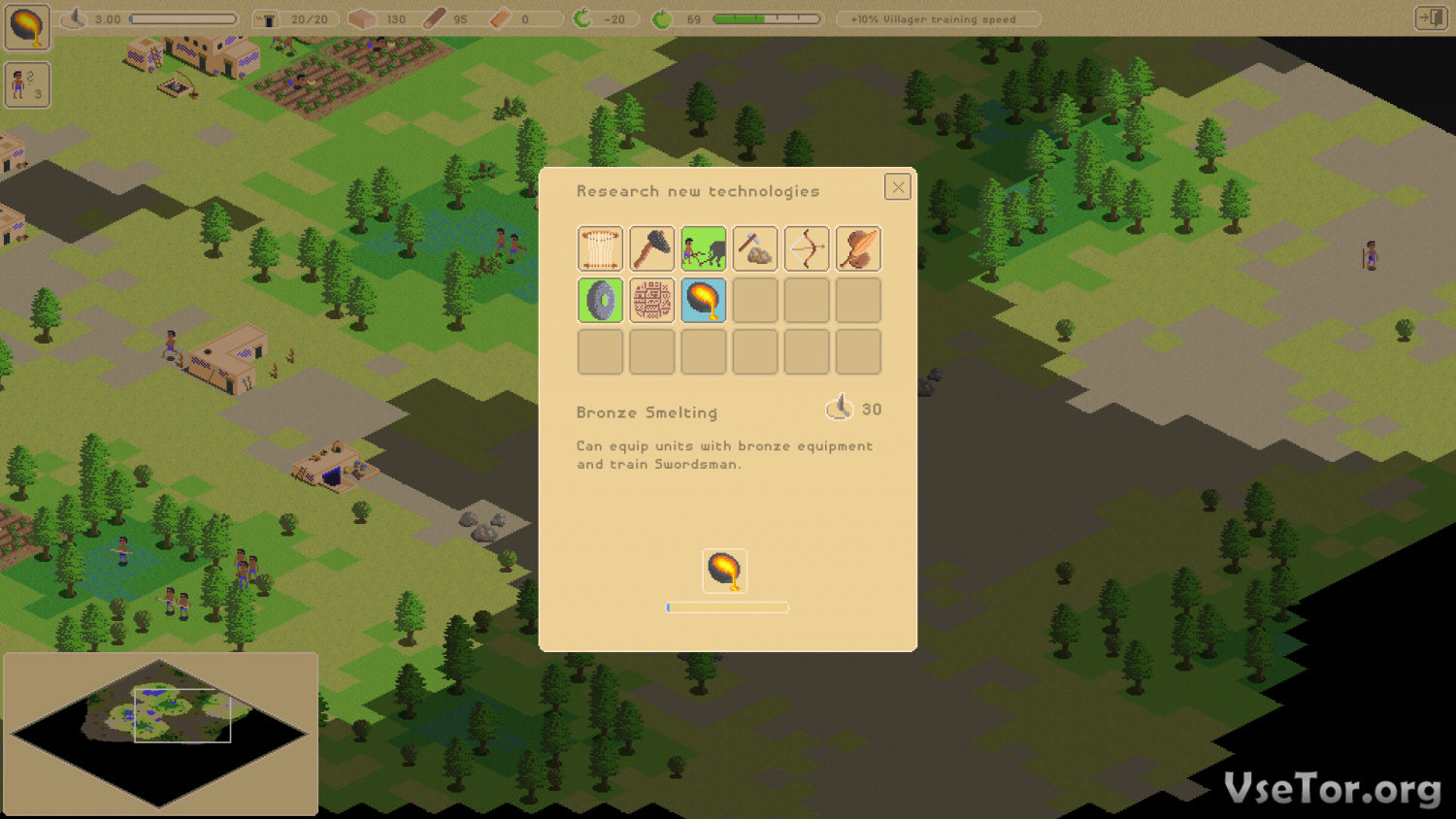Screen dimensions: 1456x819
Task: Choose the clay tablet writing technology
Action: click(x=651, y=301)
